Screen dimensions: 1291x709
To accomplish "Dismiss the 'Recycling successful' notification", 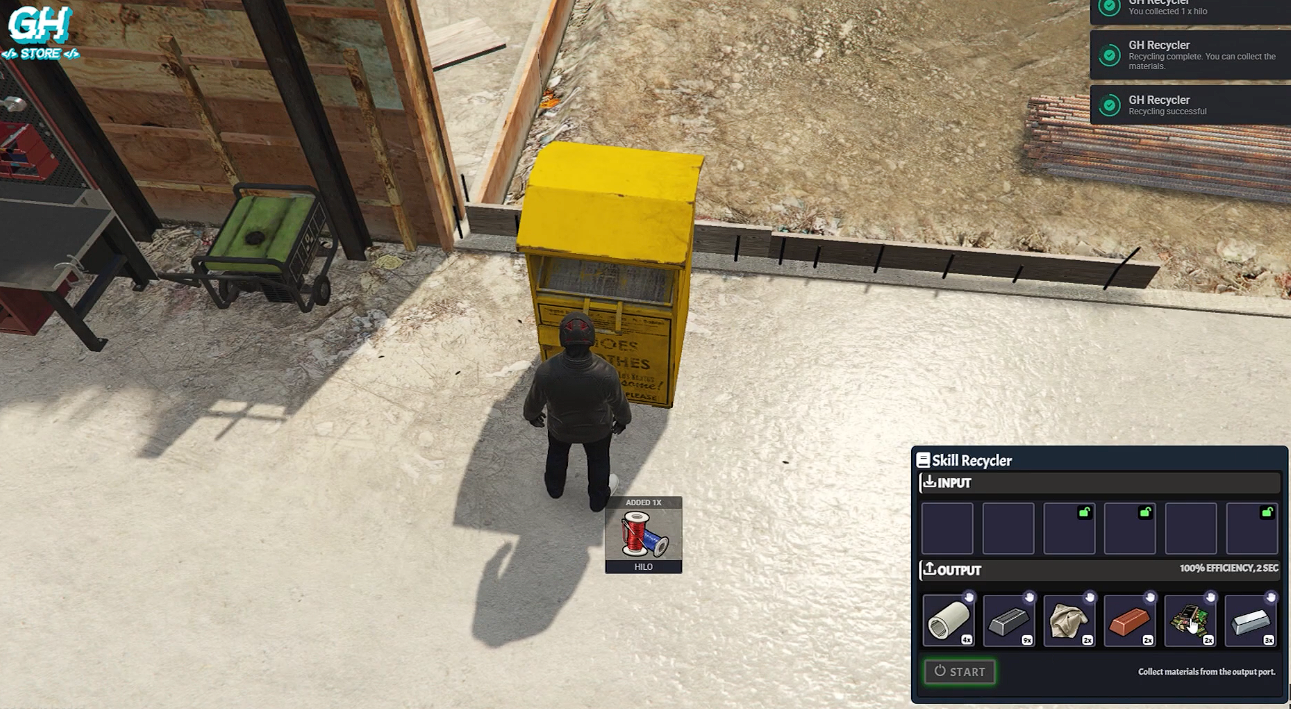I will pyautogui.click(x=1190, y=105).
